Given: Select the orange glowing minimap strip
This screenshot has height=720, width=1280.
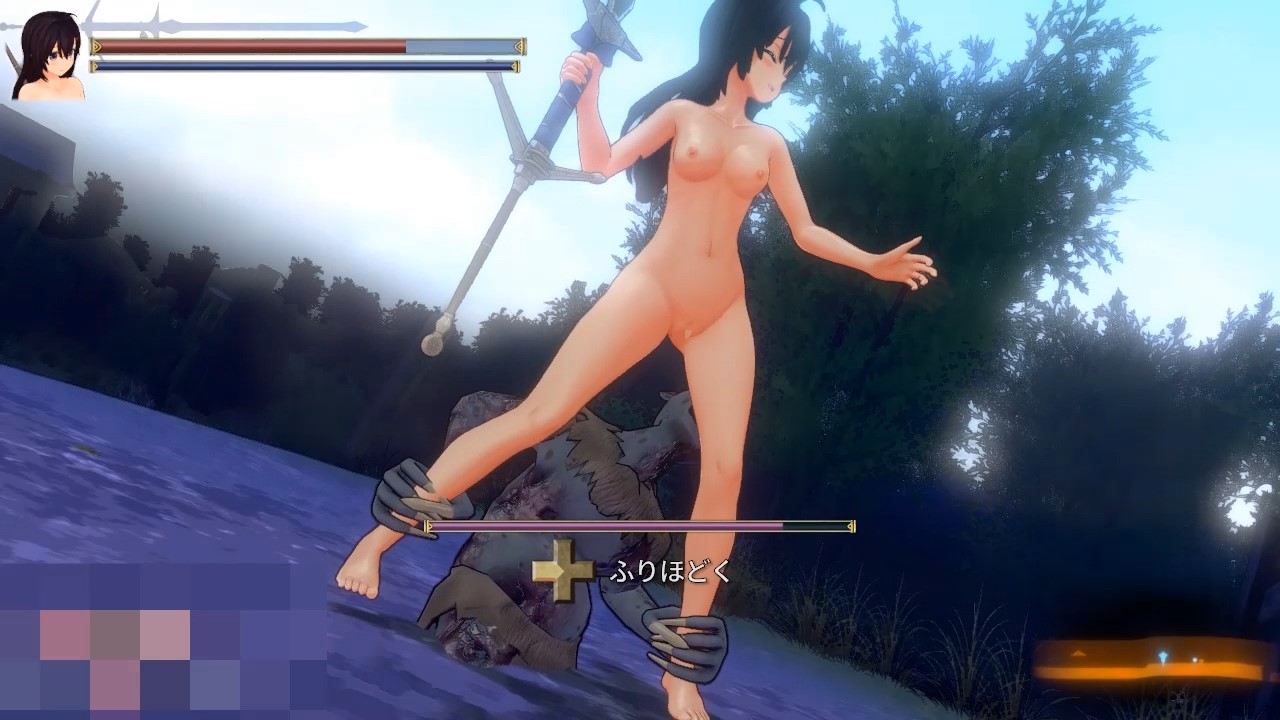Looking at the screenshot, I should click(x=1153, y=661).
